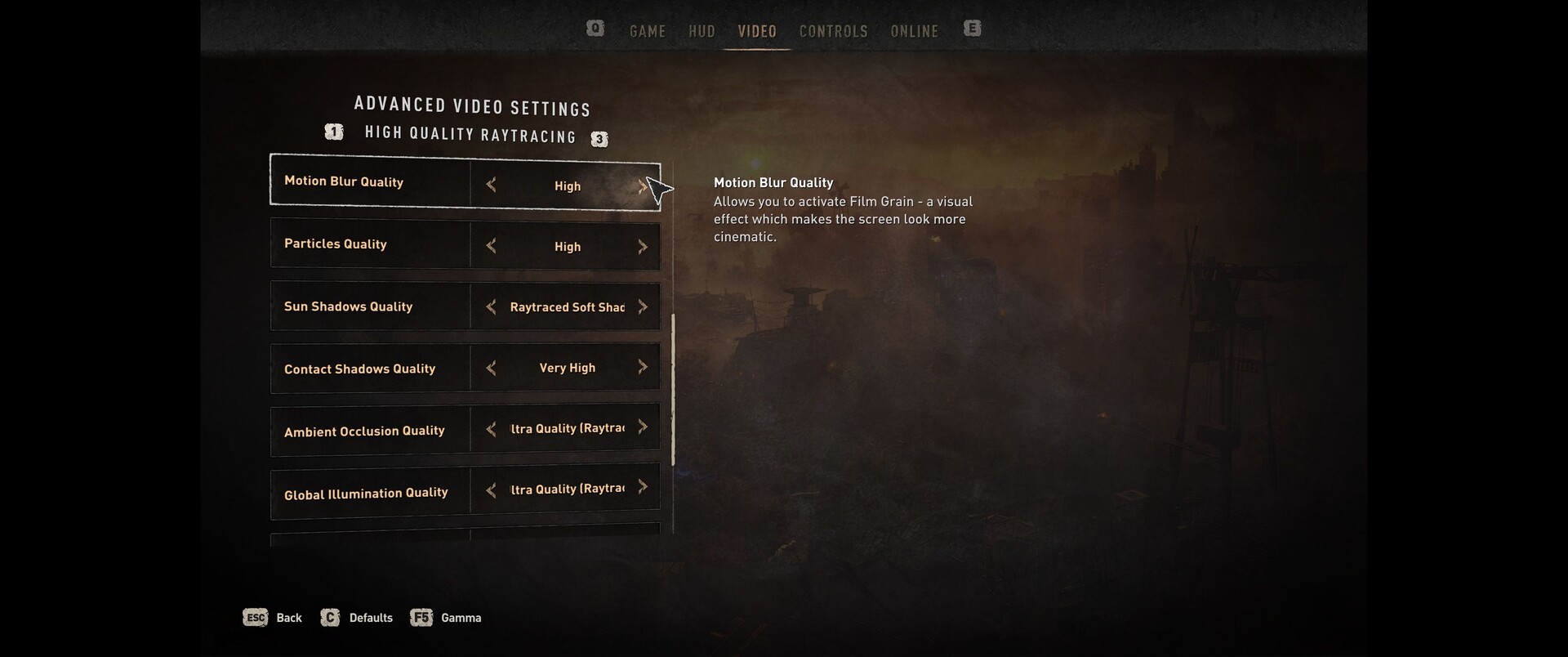The height and width of the screenshot is (657, 1568).
Task: Click Sun Shadows Quality left arrow
Action: point(491,307)
